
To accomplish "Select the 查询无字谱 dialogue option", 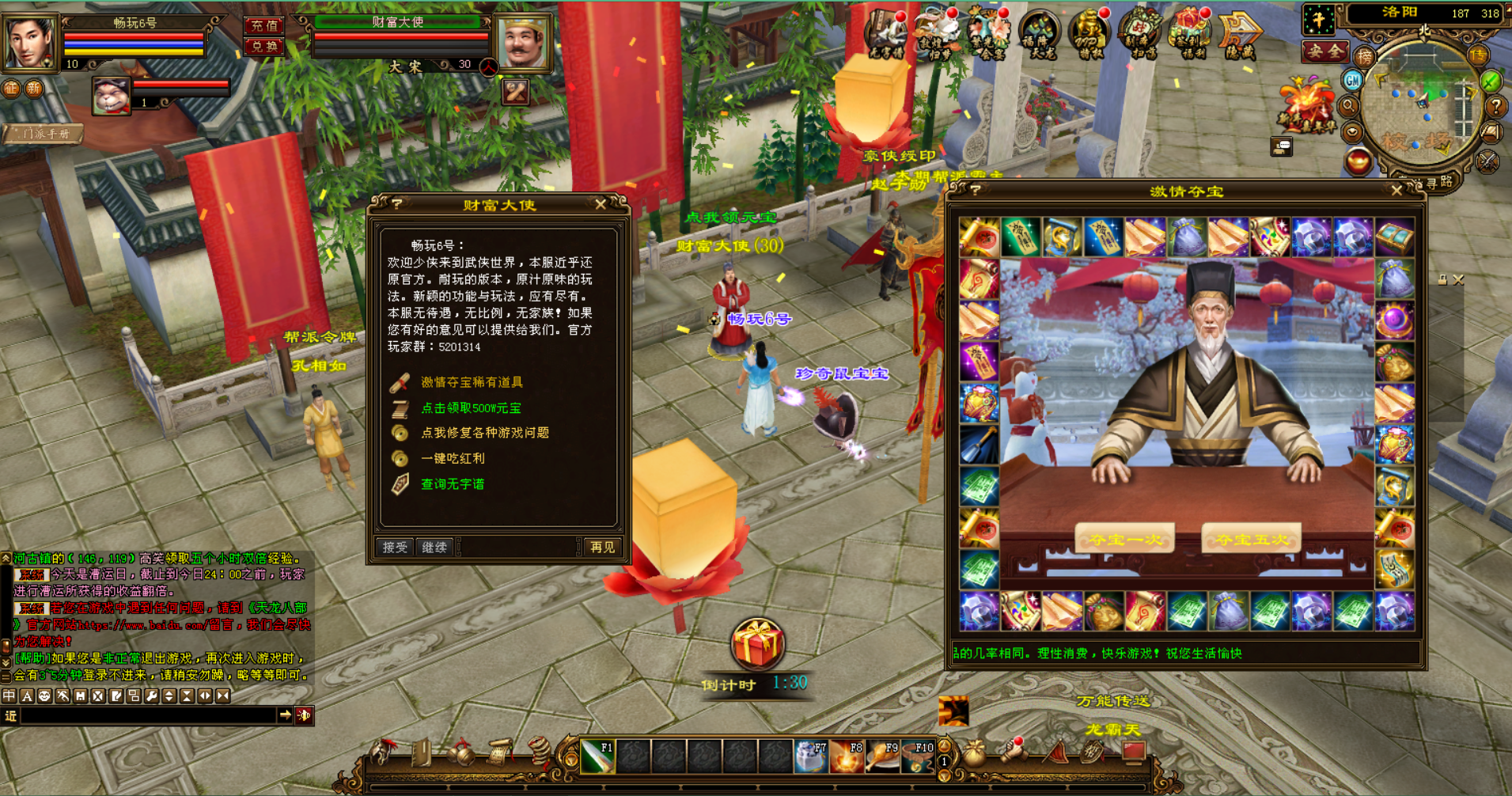I will (x=453, y=484).
